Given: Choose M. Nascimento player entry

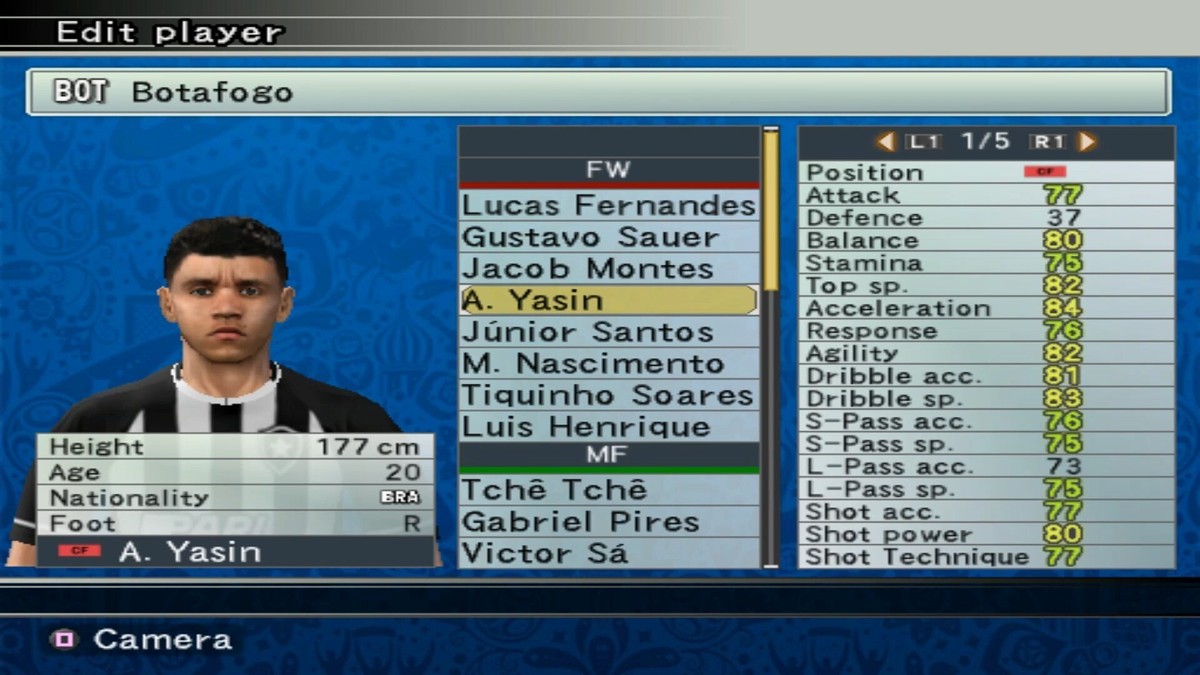Looking at the screenshot, I should (x=608, y=363).
